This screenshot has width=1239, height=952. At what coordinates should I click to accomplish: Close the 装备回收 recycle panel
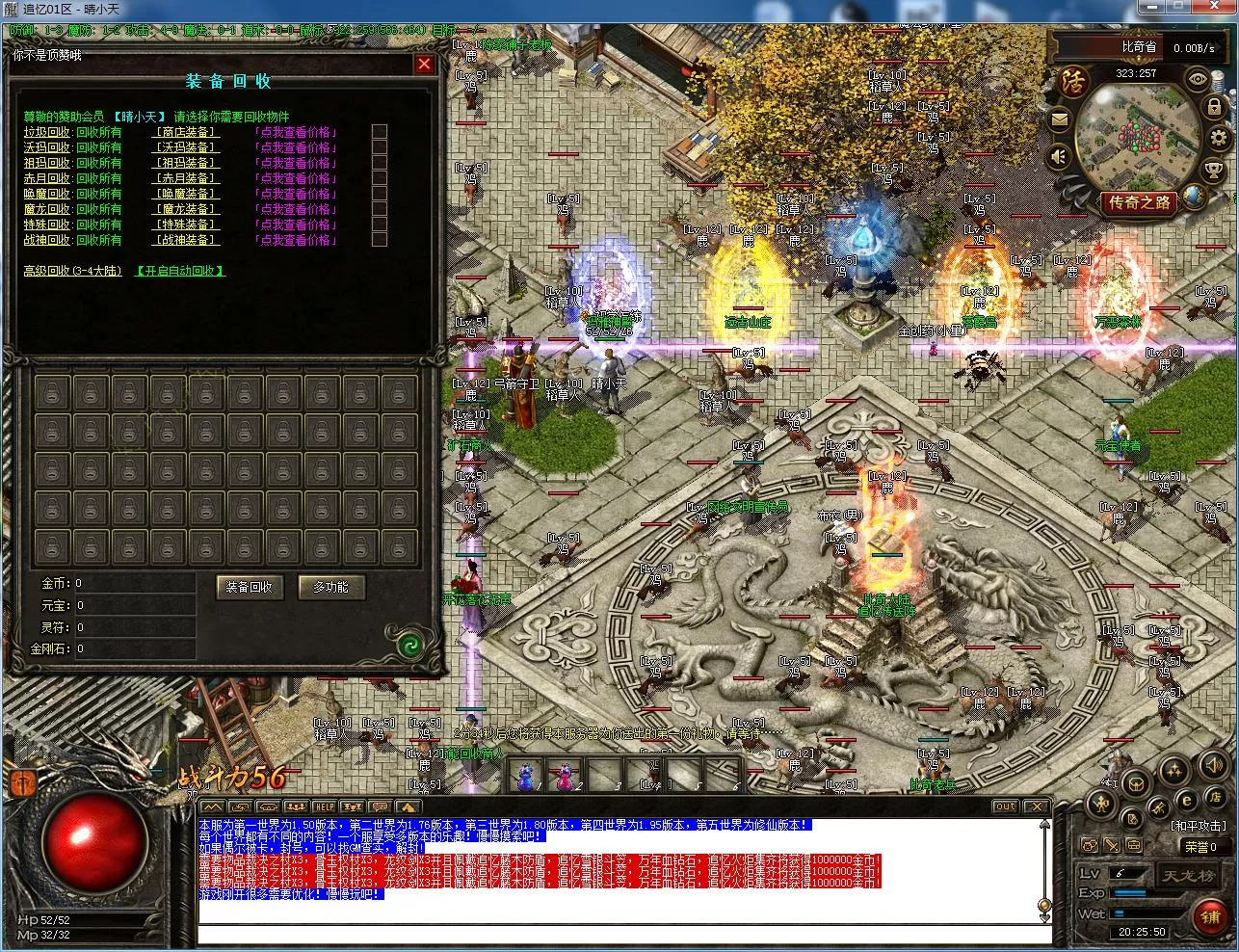click(x=424, y=65)
